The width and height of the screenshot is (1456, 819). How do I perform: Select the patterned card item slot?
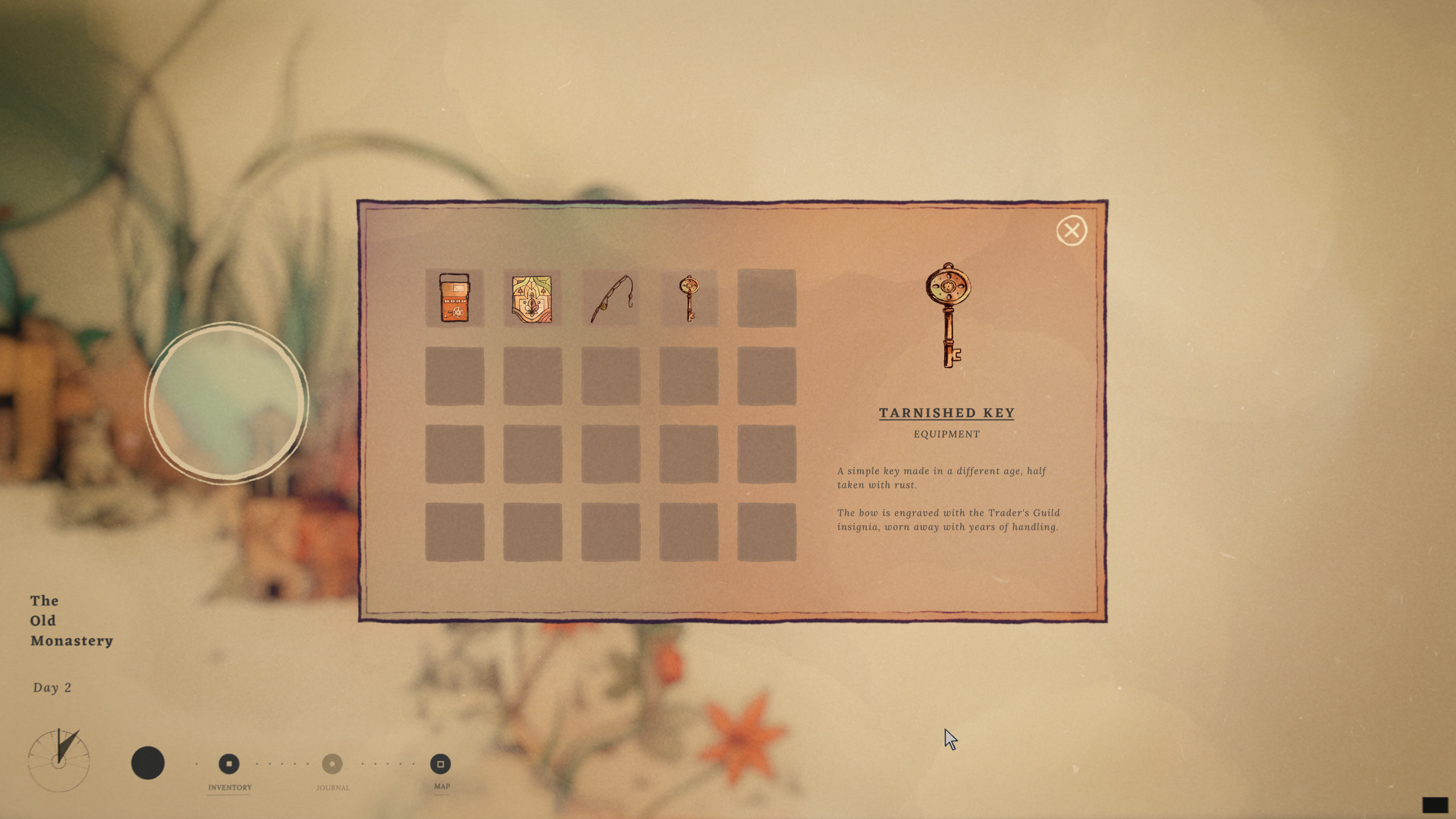coord(532,298)
